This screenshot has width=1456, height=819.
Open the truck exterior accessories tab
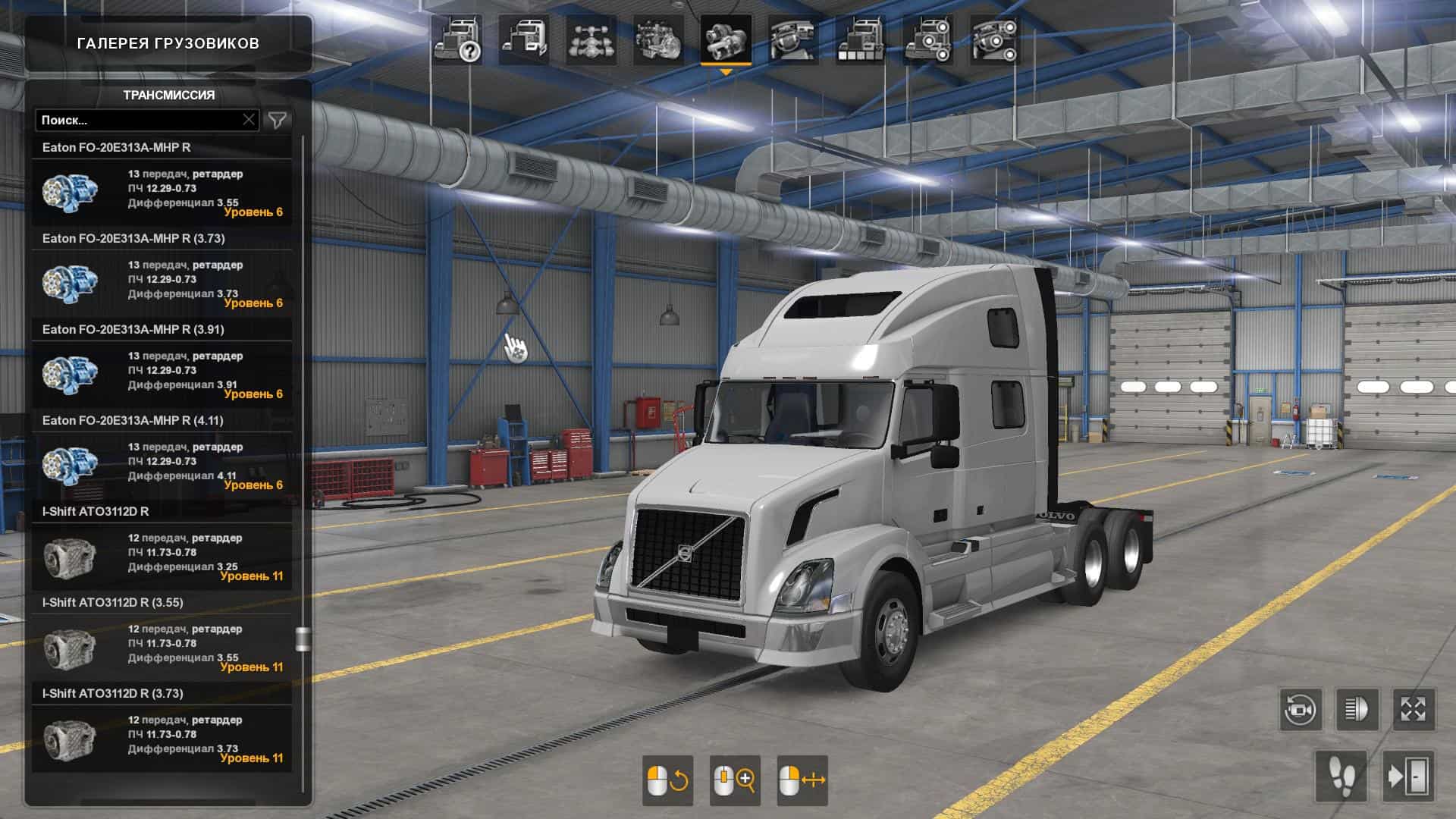927,41
